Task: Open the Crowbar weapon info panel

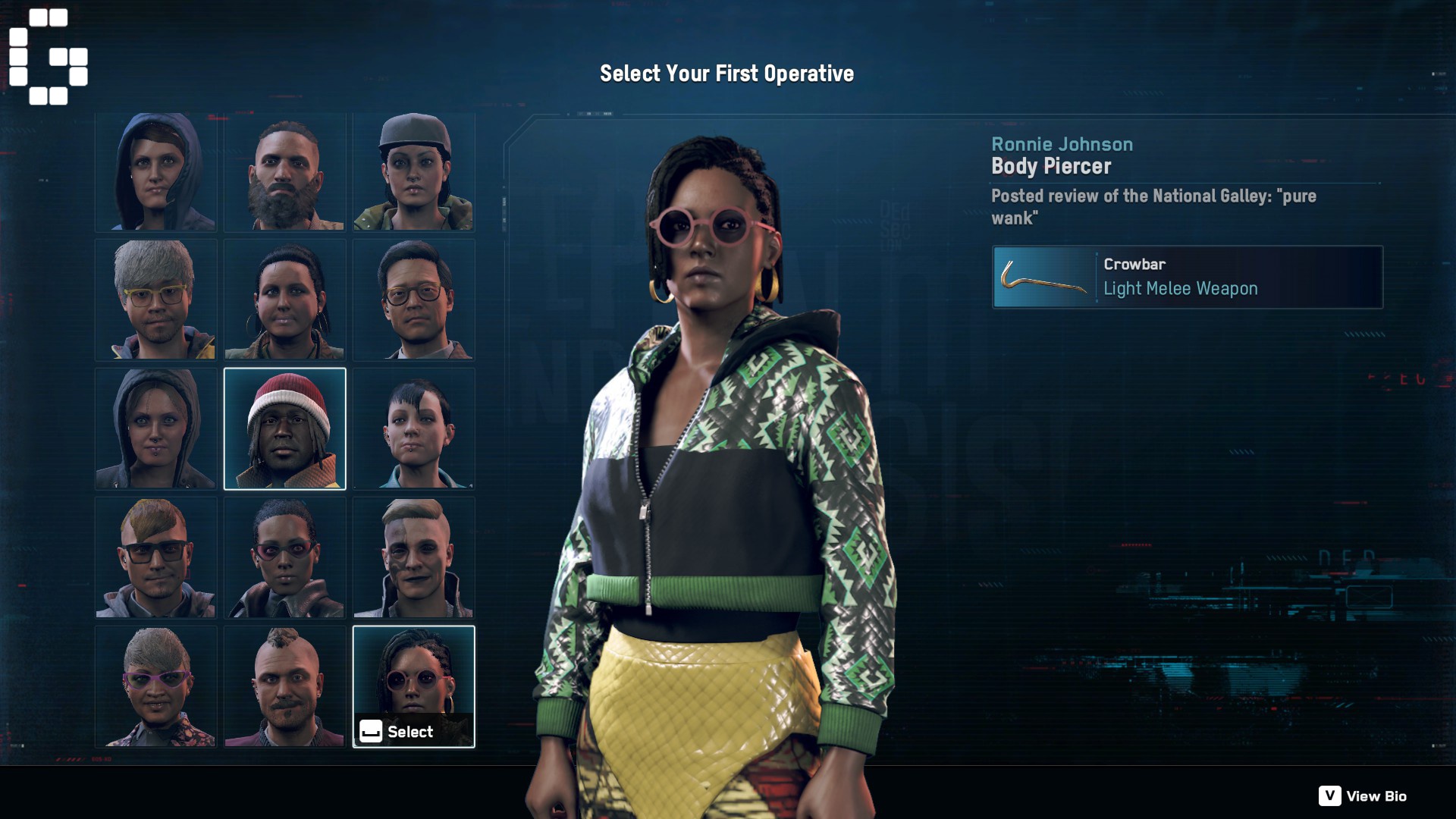Action: coord(1188,277)
